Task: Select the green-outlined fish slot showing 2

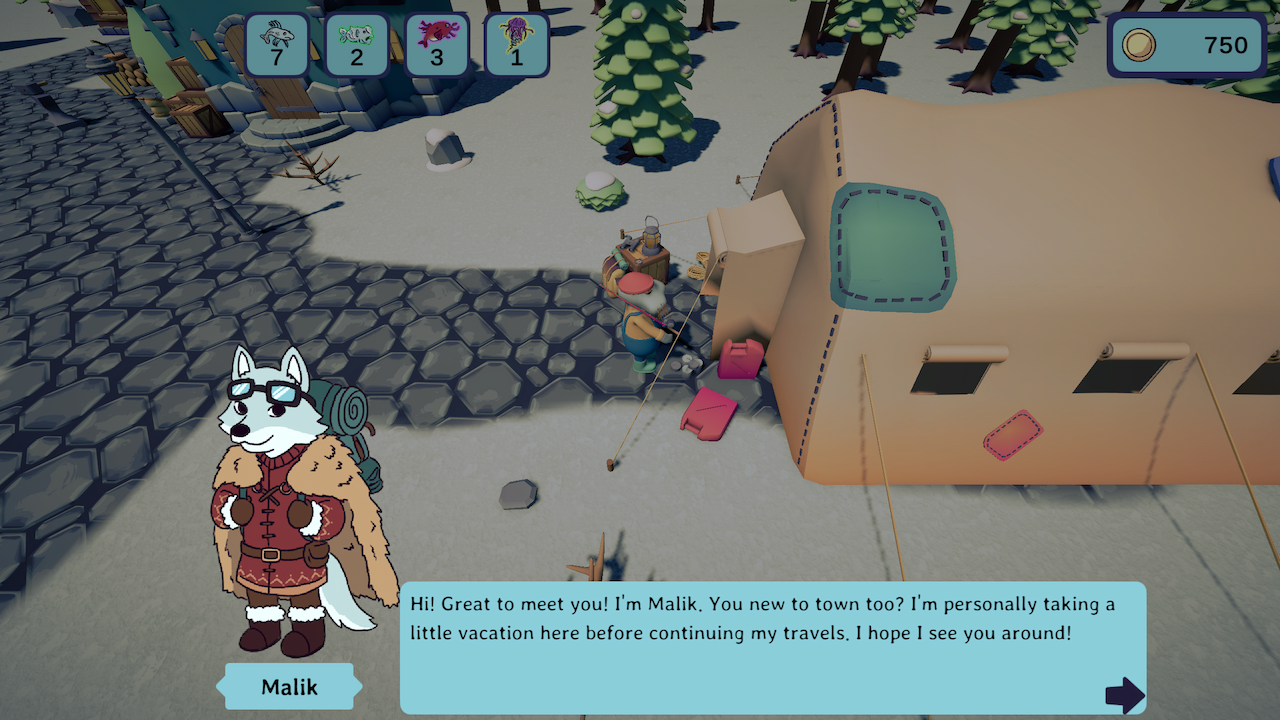Action: click(x=357, y=45)
